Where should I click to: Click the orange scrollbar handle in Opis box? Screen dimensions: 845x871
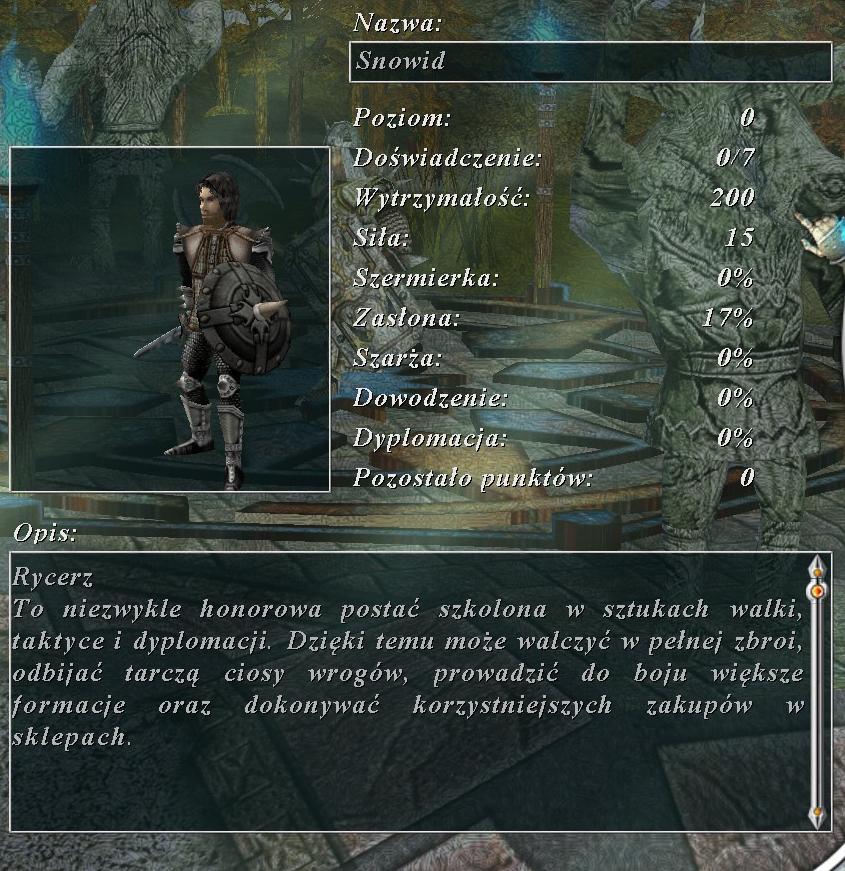coord(817,591)
